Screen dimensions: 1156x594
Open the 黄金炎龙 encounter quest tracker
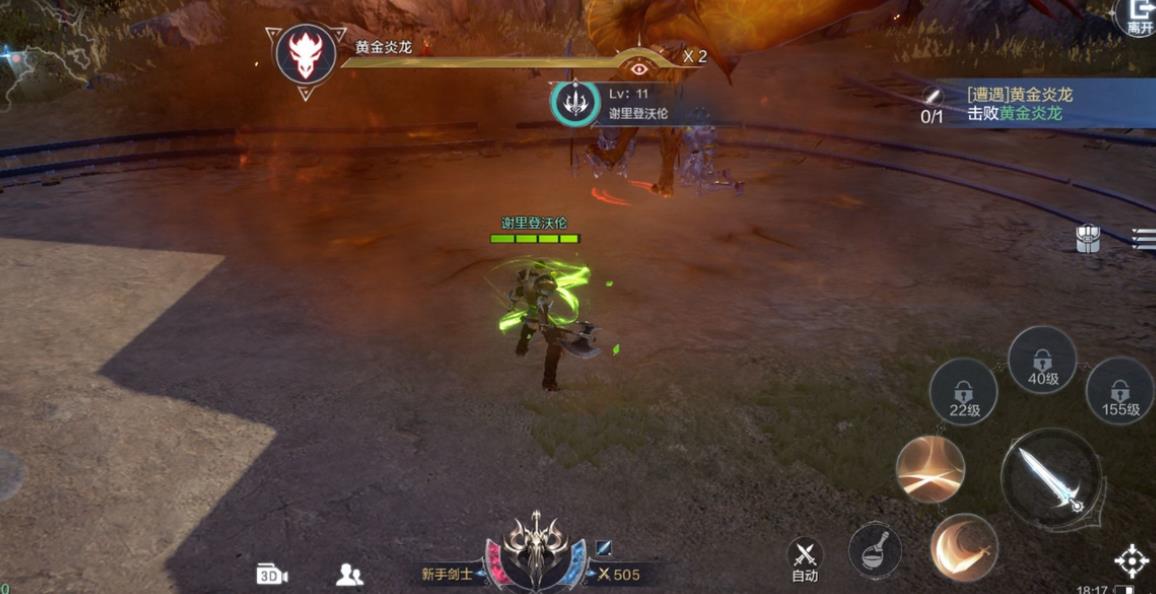pyautogui.click(x=1040, y=104)
